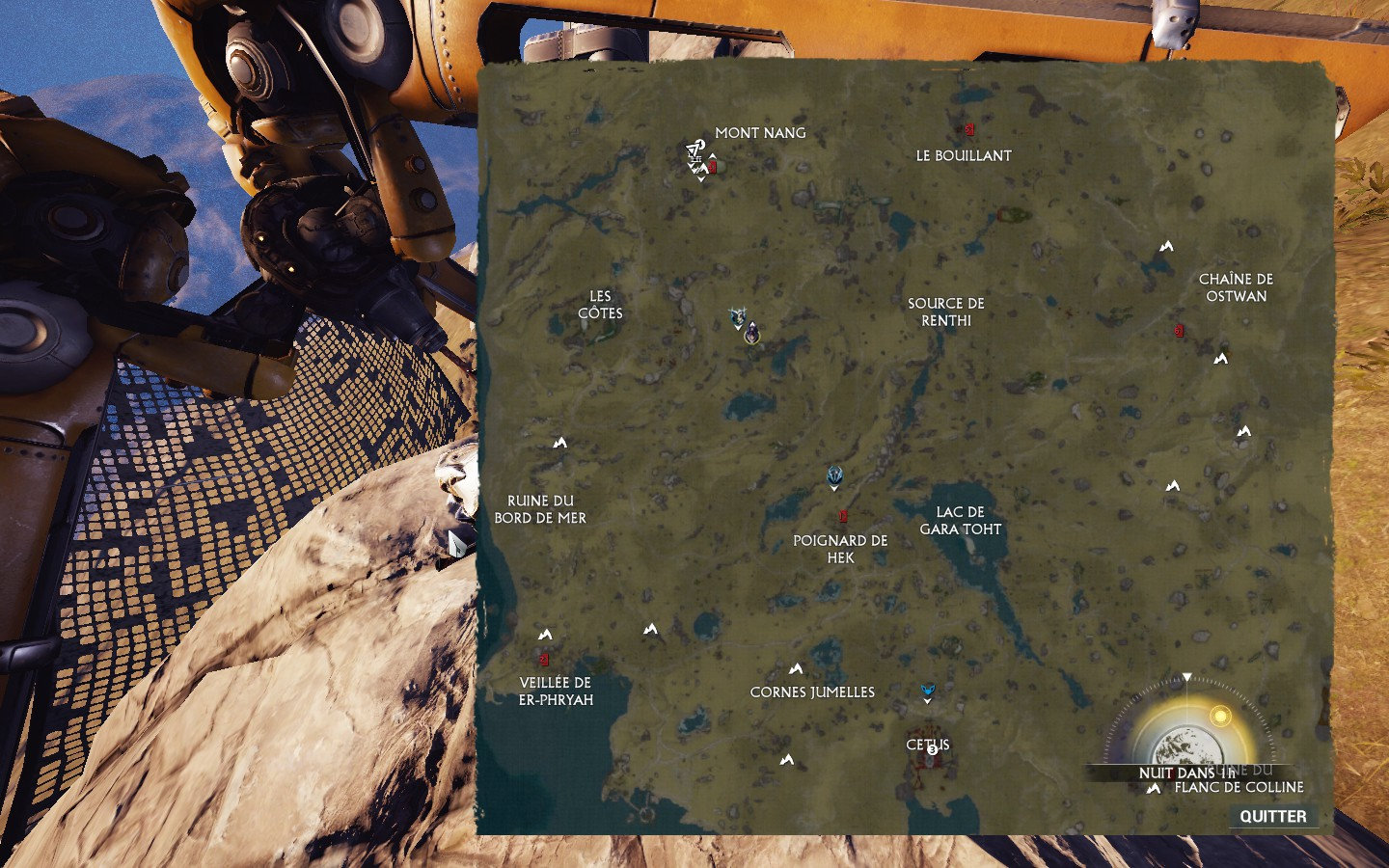Click the red camp icon in Chaîne de Ostwan

tap(1178, 329)
